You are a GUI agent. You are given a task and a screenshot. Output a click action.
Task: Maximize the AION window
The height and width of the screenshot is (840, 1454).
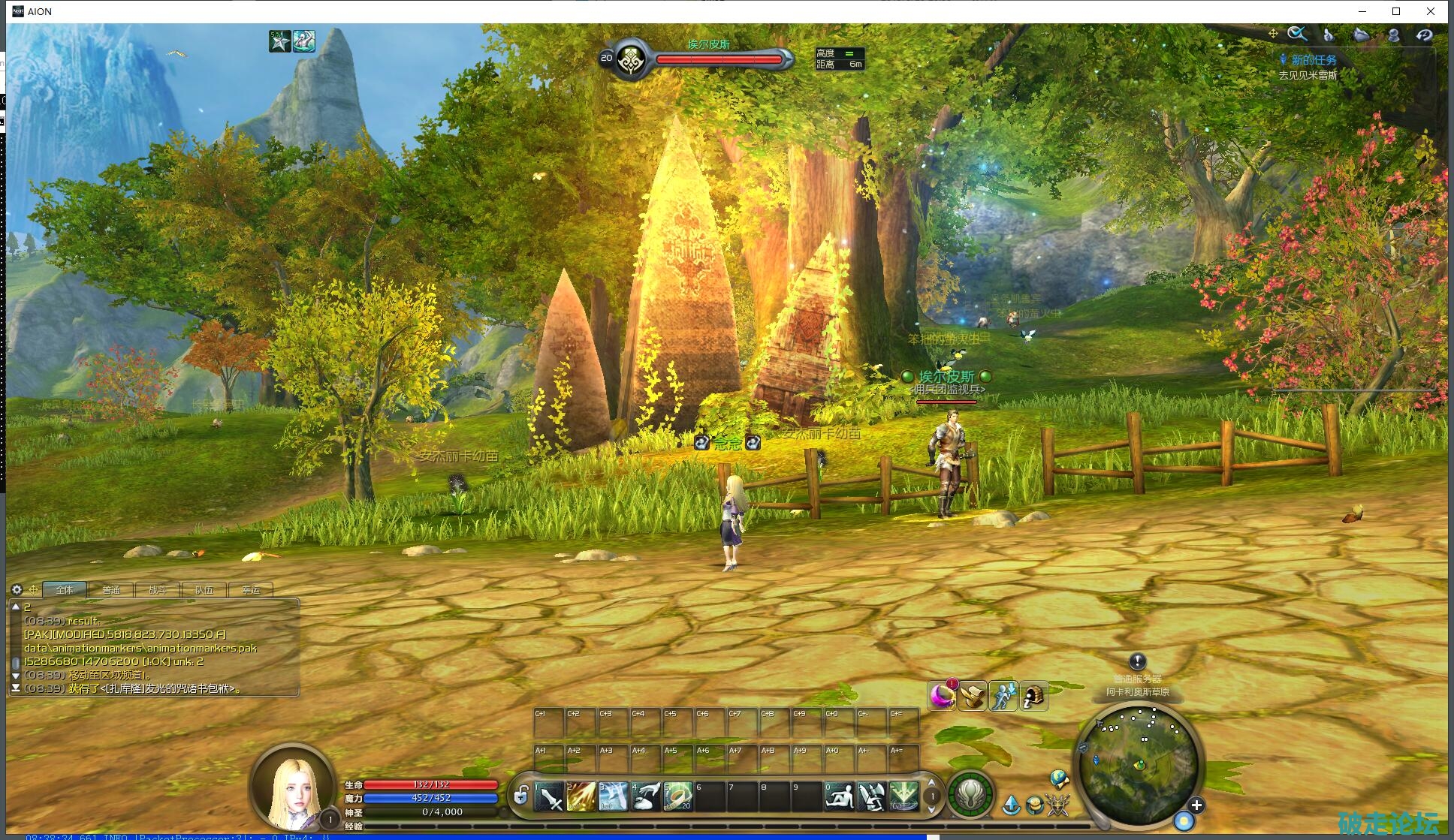pos(1396,11)
